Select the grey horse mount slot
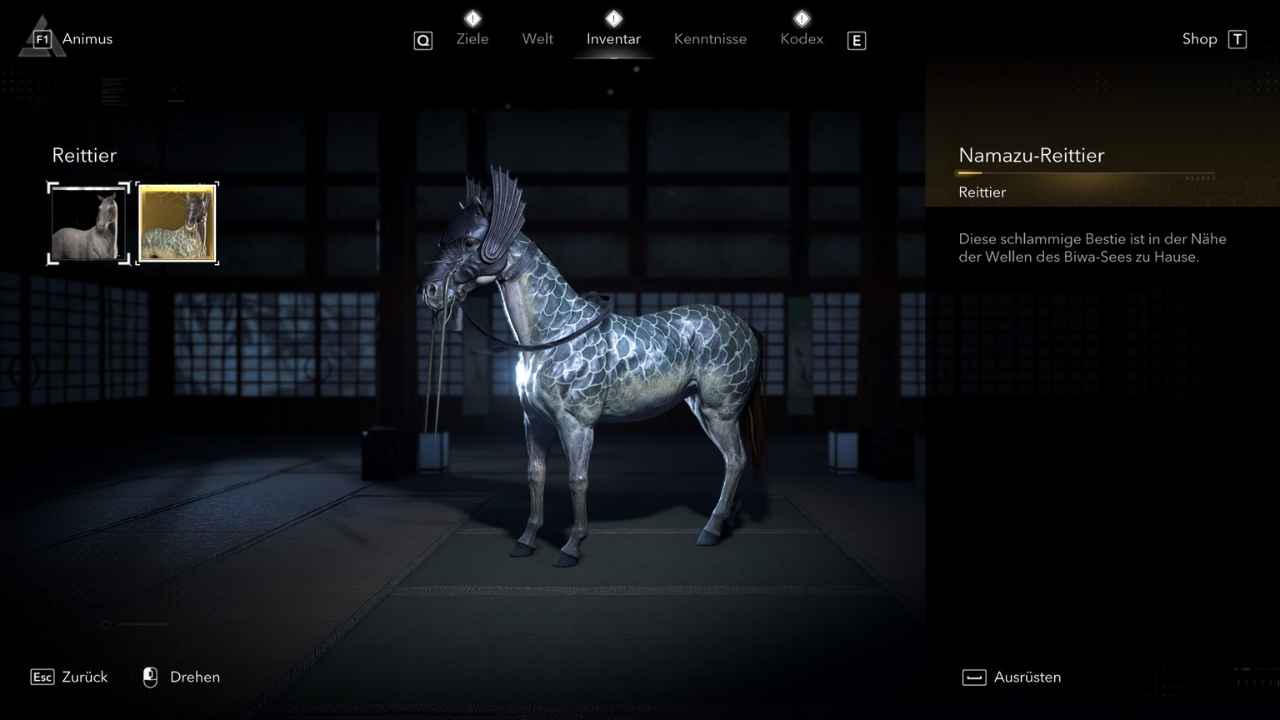The width and height of the screenshot is (1280, 720). pos(89,223)
